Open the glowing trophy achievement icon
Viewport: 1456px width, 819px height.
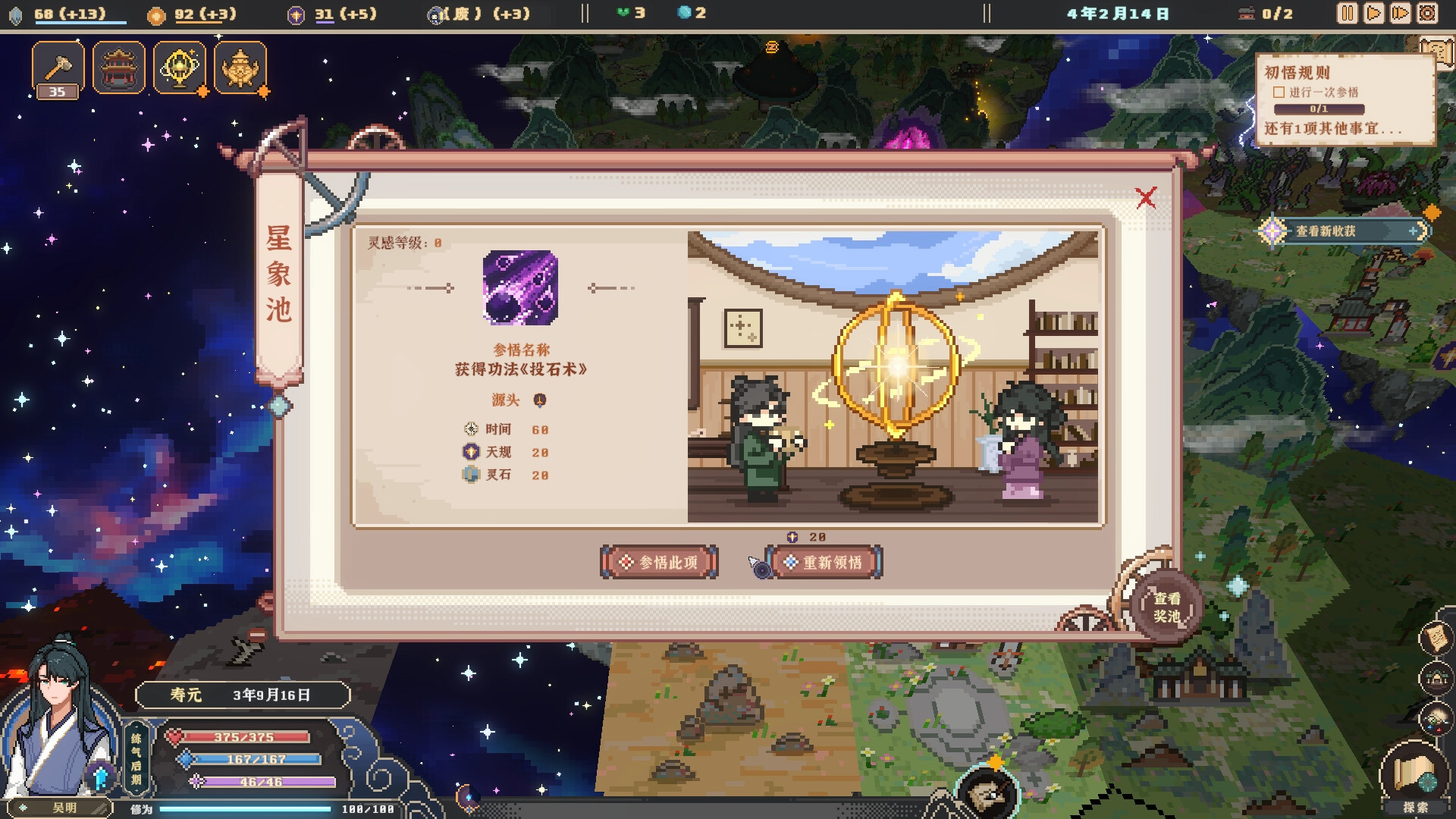180,67
